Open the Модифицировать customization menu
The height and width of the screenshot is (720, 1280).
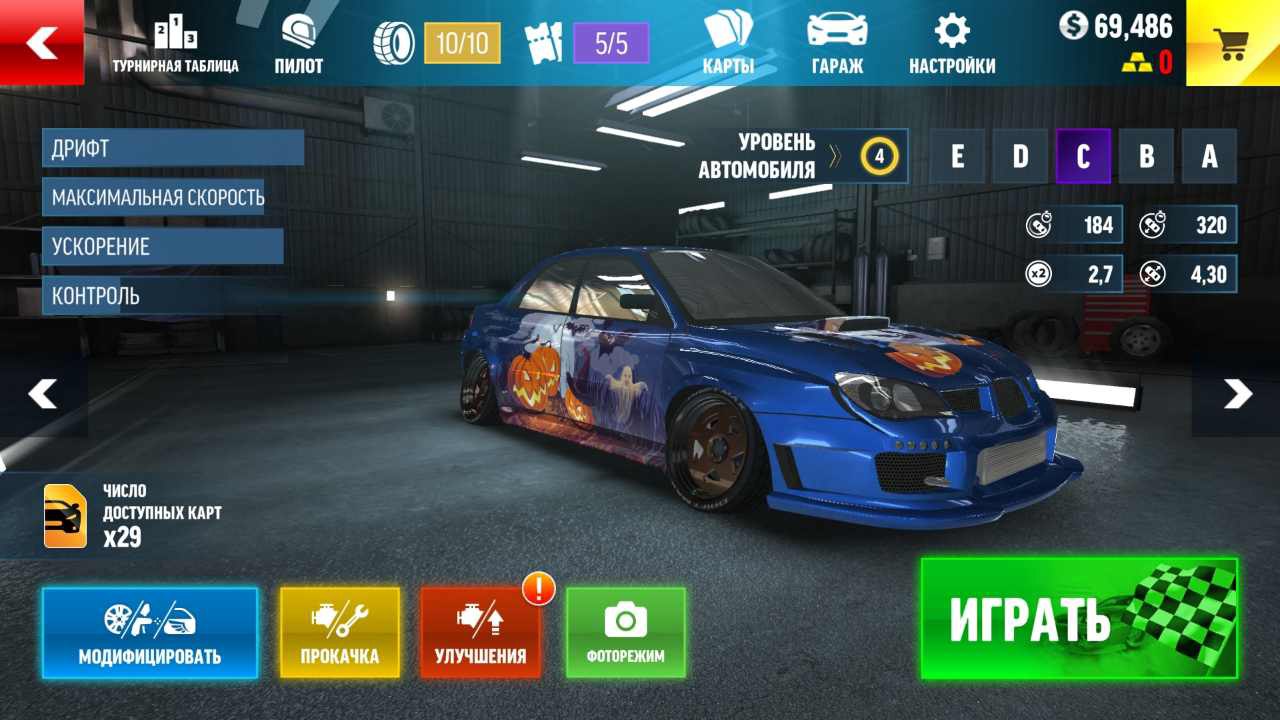pyautogui.click(x=150, y=633)
